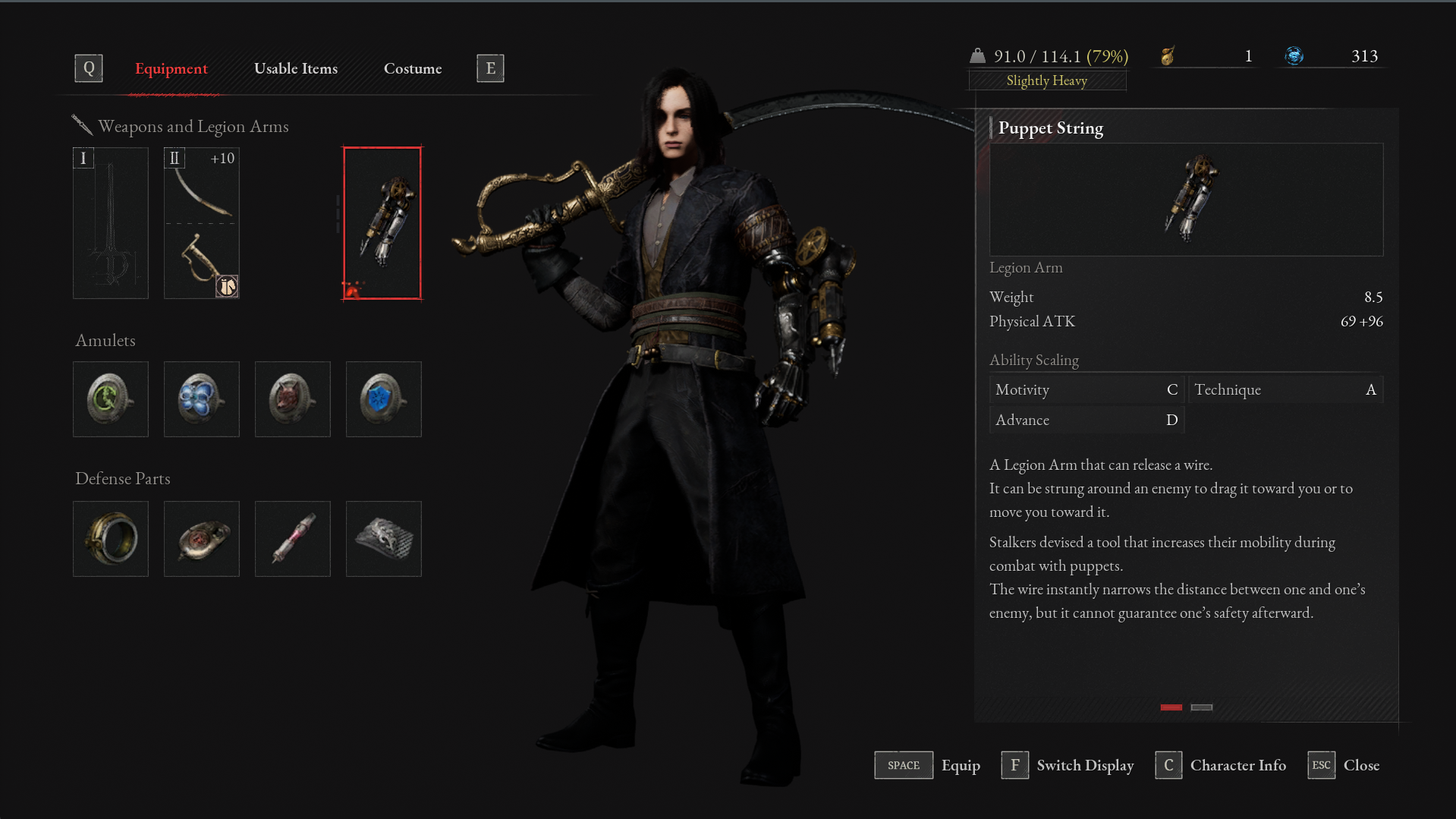This screenshot has width=1456, height=819.
Task: Select weapon slot I with the rapier
Action: [111, 223]
